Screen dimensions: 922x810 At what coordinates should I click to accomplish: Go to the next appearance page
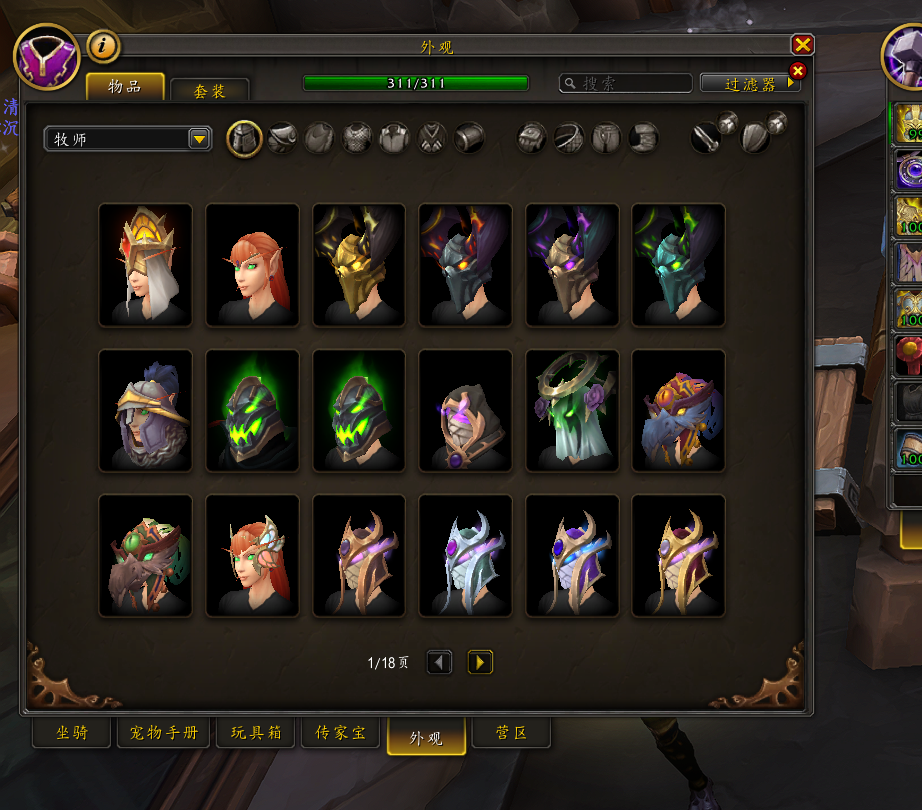[x=480, y=662]
